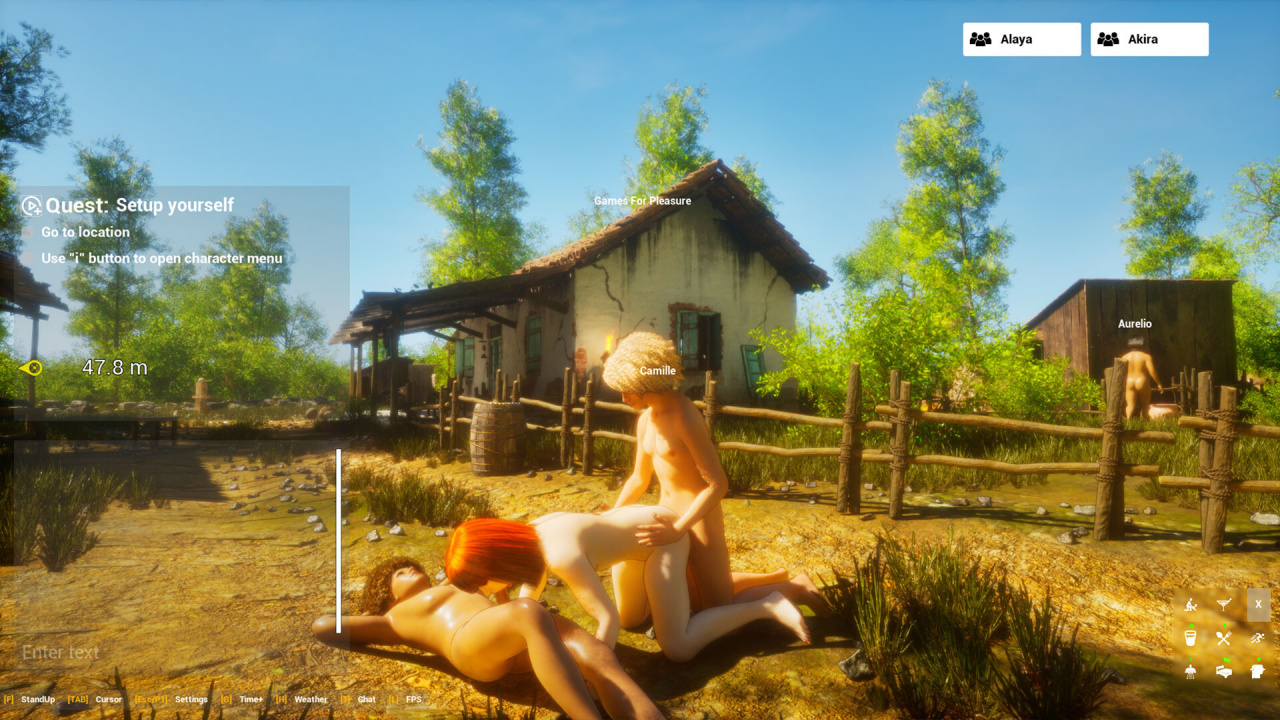Select the Alaya player button

[1021, 39]
